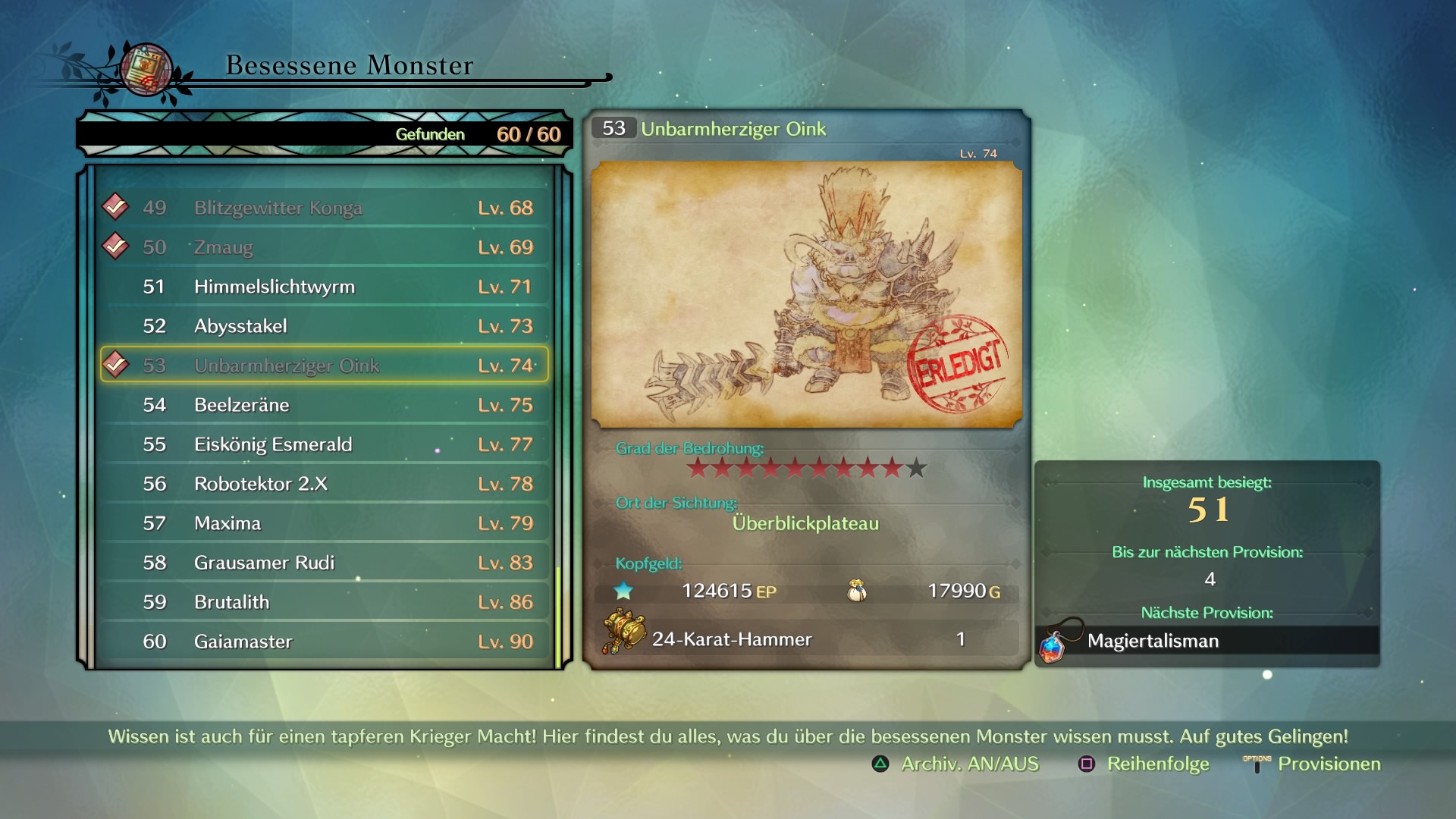Select Eiskönig Esmerald
The image size is (1456, 819).
click(325, 444)
